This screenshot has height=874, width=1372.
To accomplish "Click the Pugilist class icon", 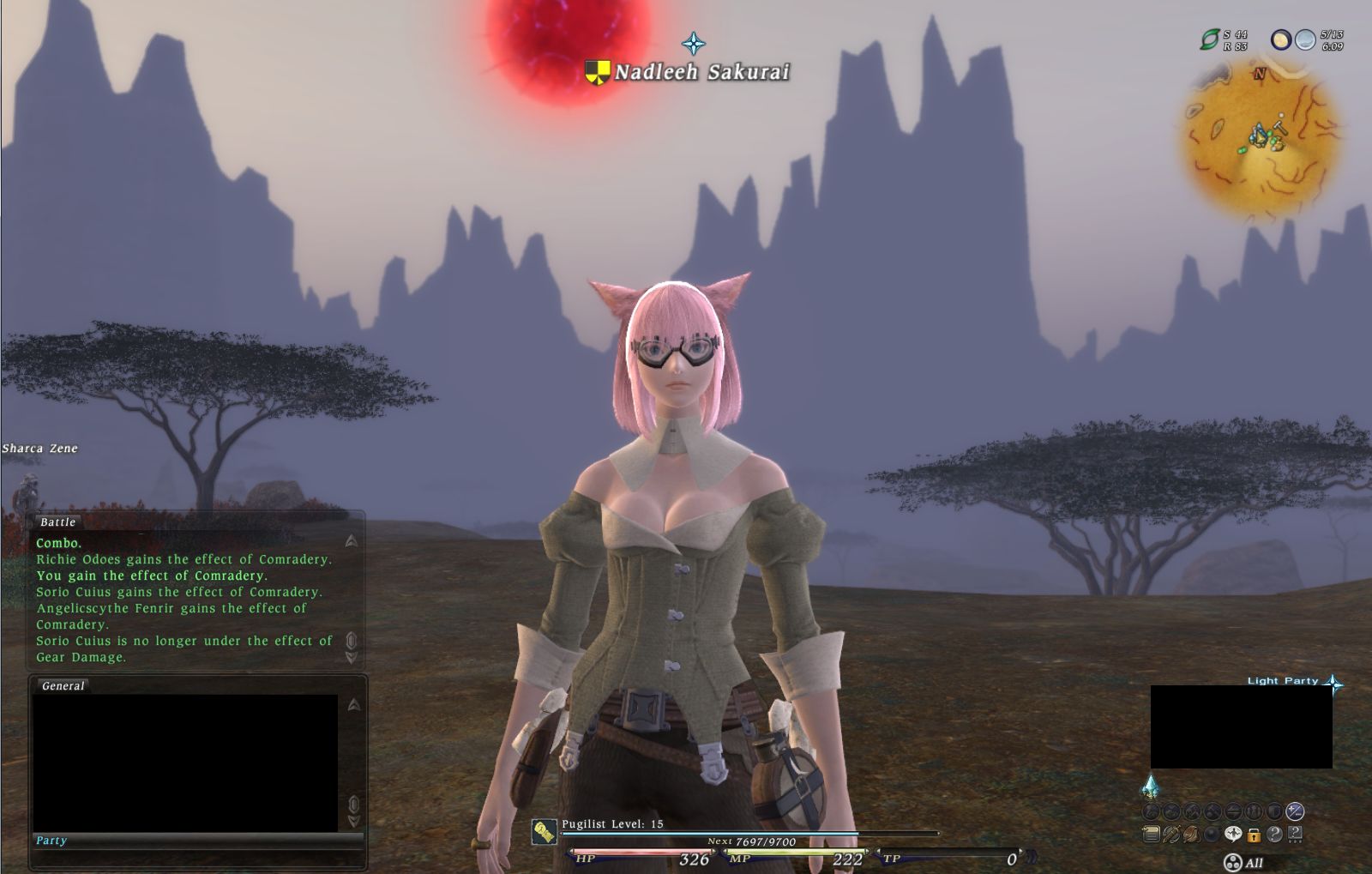I will [x=544, y=831].
